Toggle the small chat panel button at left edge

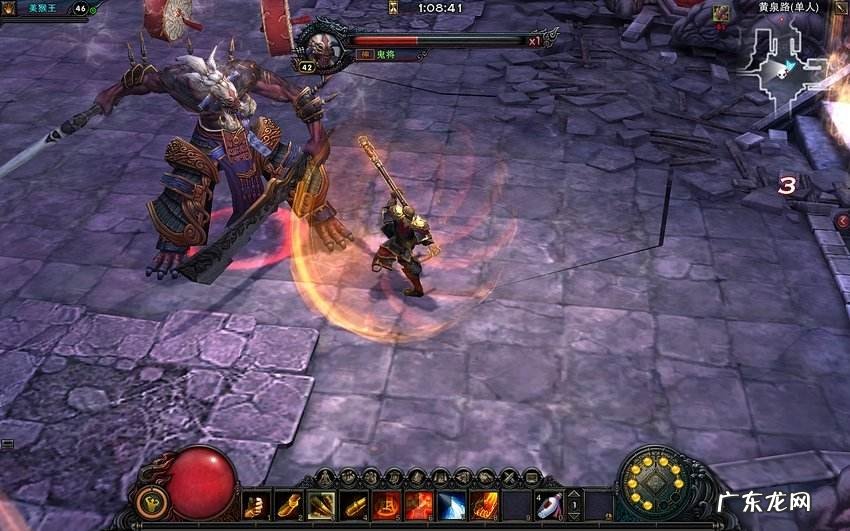coord(7,443)
